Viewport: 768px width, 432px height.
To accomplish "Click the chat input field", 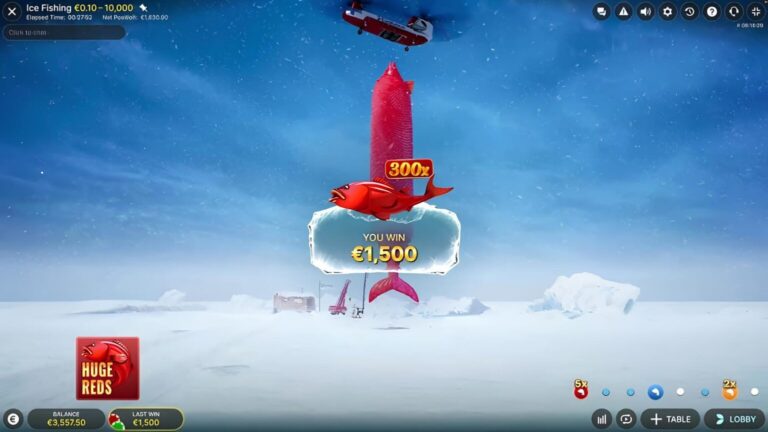I will point(65,33).
